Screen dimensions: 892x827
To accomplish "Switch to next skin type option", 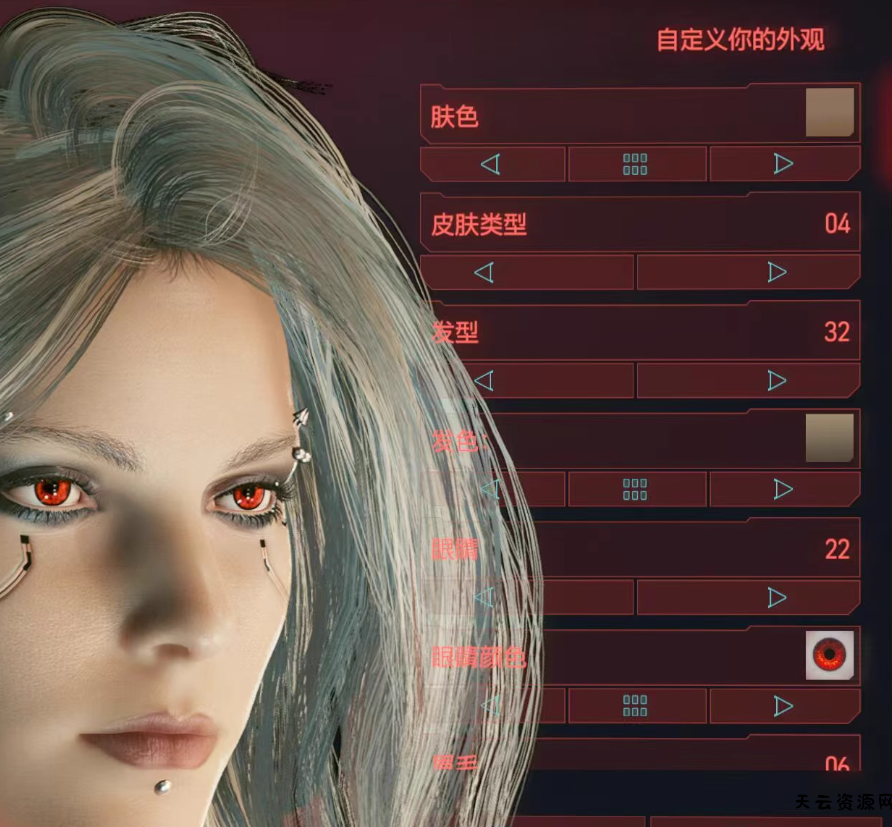I will click(x=776, y=272).
